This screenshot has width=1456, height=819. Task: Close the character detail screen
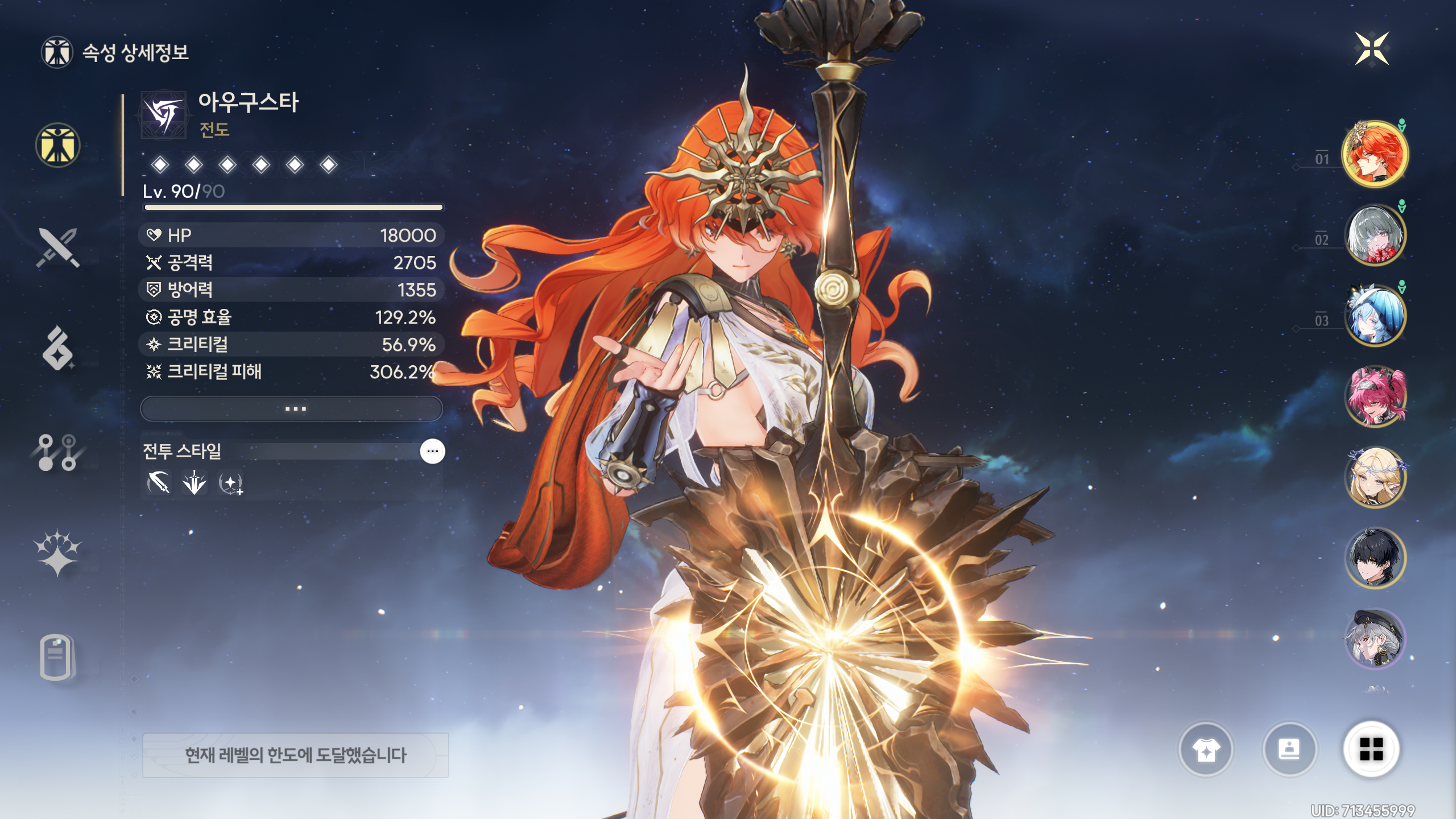point(1371,49)
